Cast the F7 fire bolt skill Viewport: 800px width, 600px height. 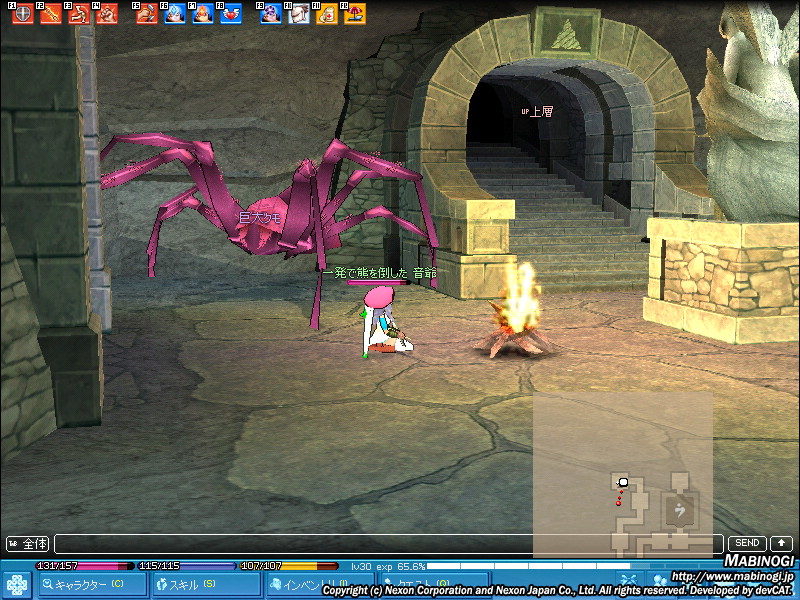202,14
